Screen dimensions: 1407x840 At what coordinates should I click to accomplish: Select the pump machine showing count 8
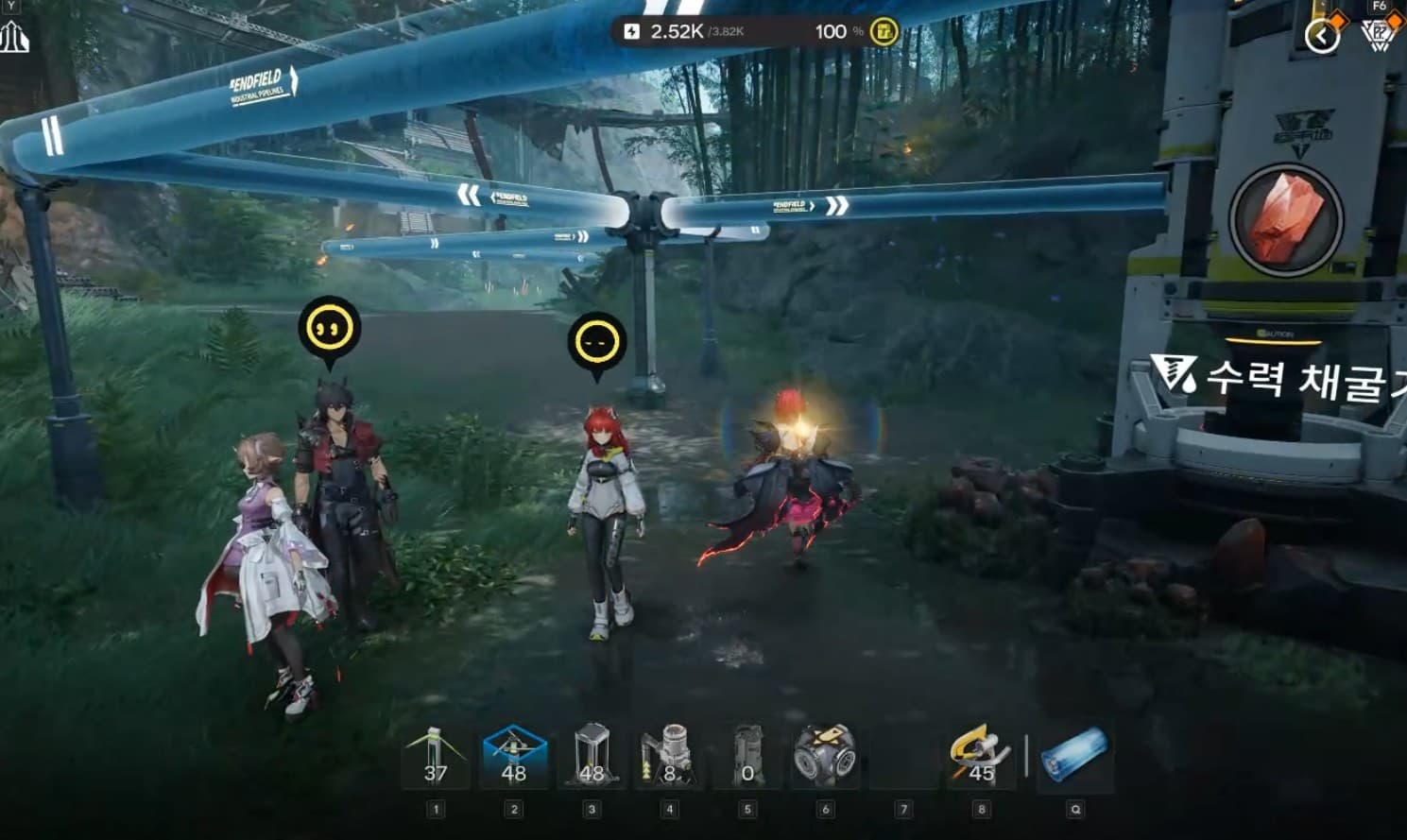669,758
